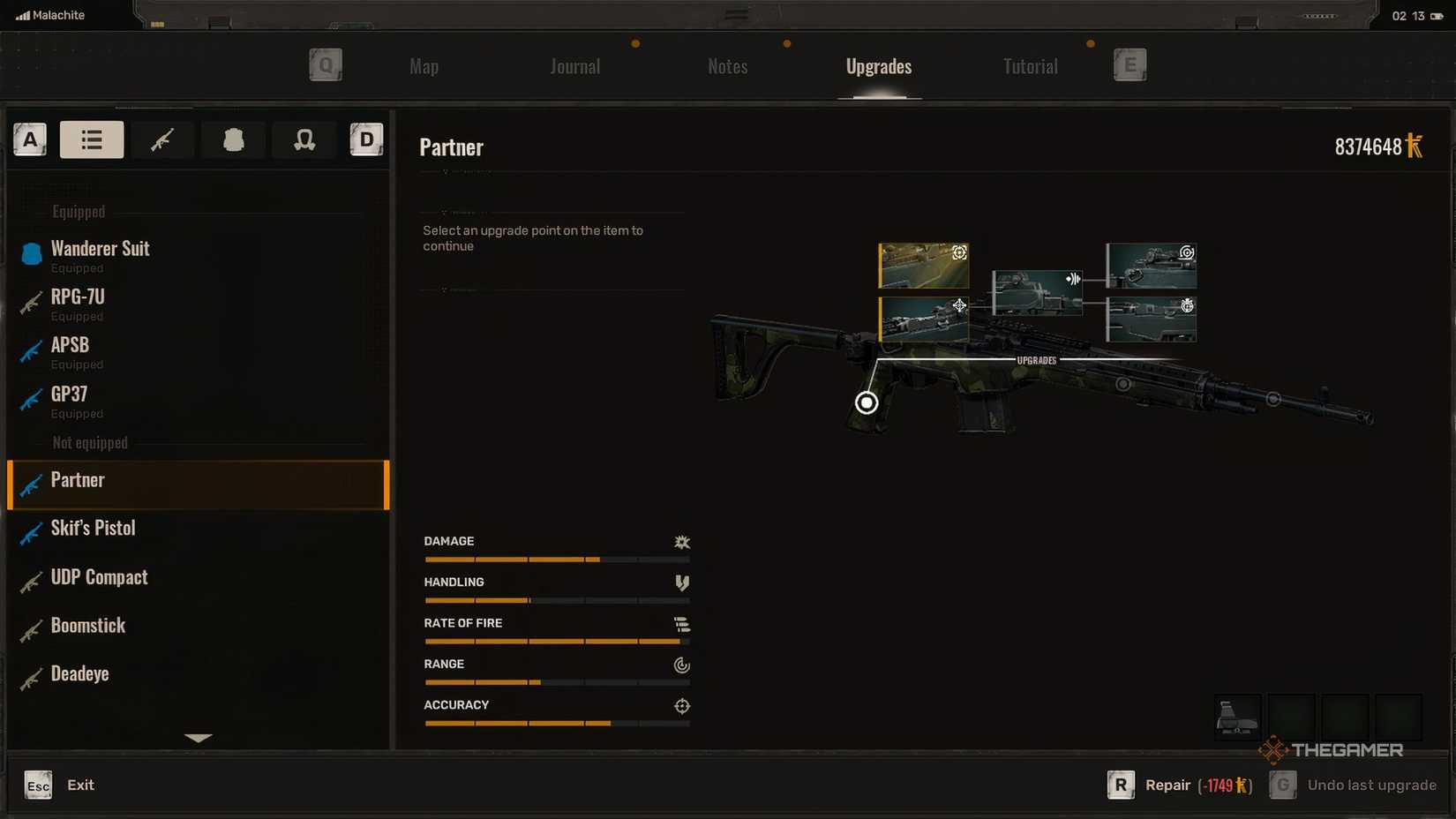
Task: Click the Handling stat icon
Action: click(x=681, y=582)
